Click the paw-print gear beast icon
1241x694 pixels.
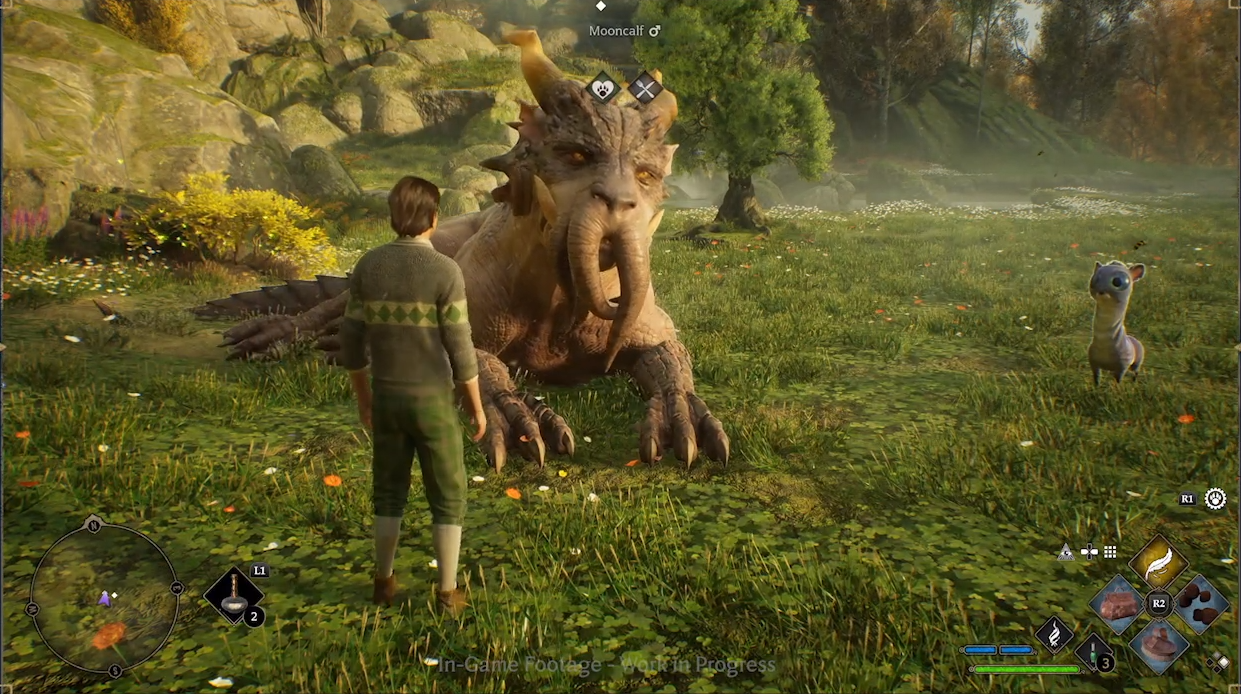1215,498
